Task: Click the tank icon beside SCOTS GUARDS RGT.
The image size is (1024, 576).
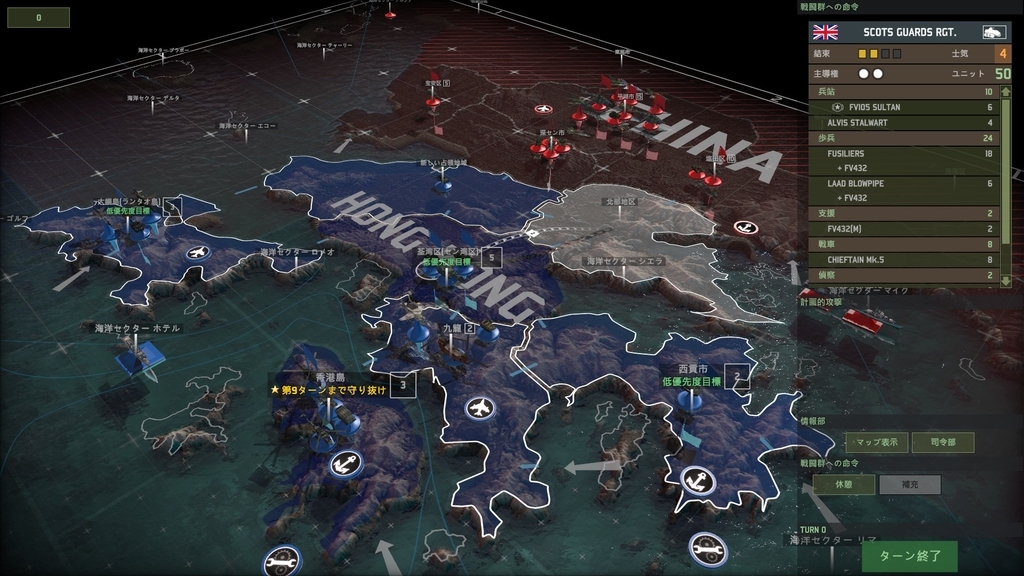Action: pyautogui.click(x=993, y=32)
